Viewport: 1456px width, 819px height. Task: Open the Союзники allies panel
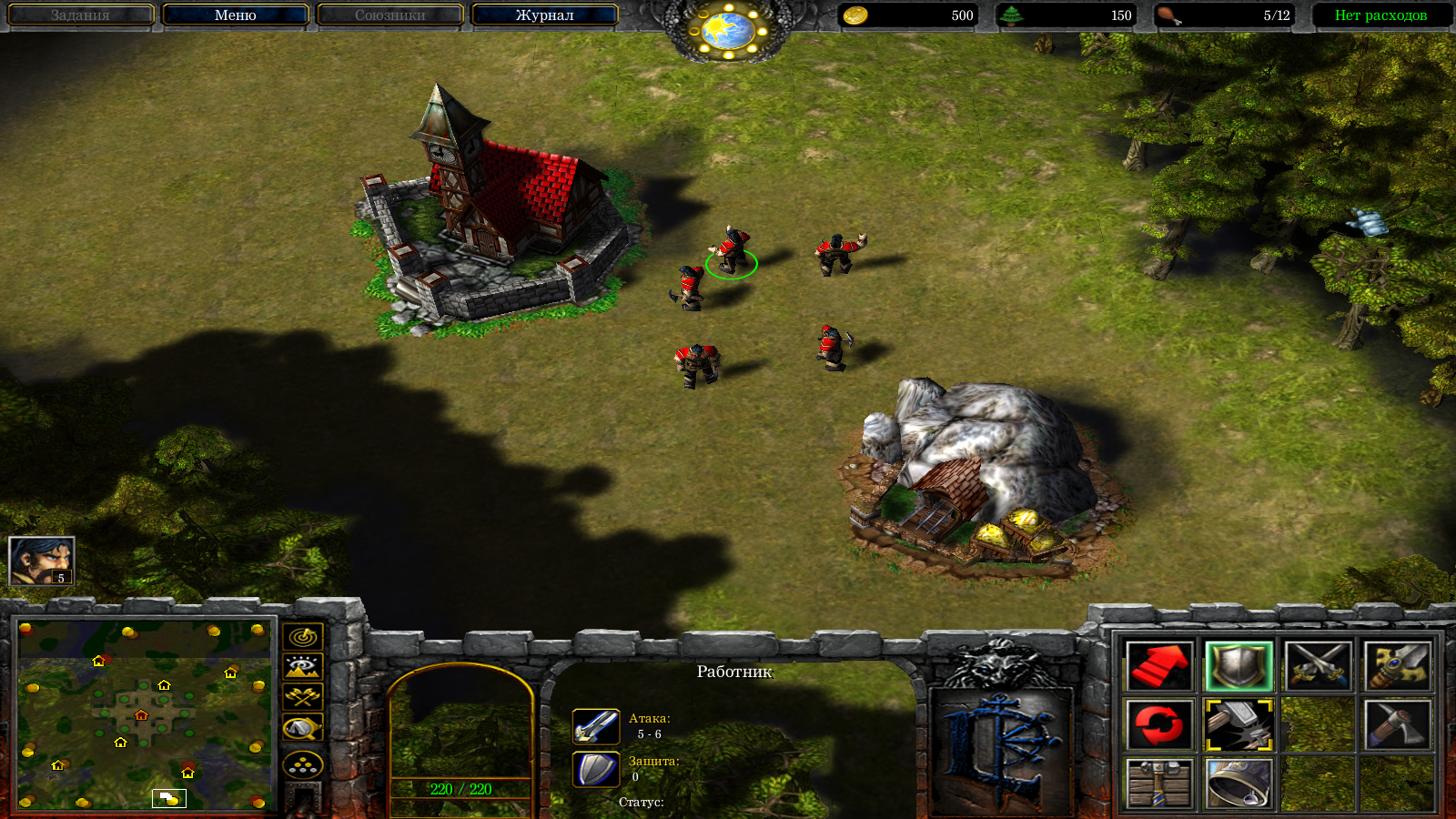[x=389, y=15]
